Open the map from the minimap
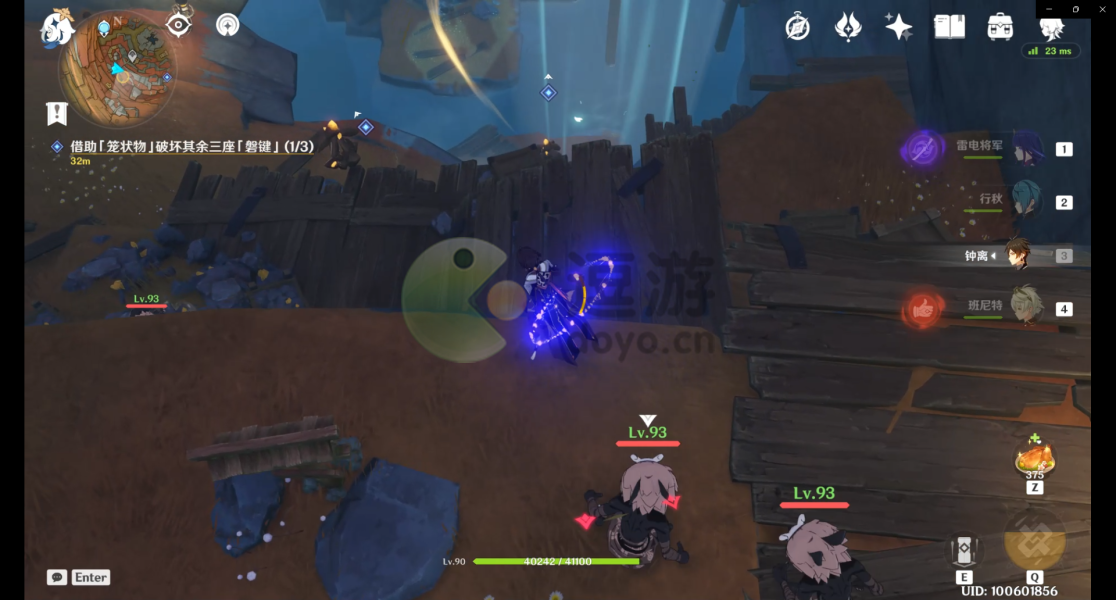1116x600 pixels. (x=118, y=68)
